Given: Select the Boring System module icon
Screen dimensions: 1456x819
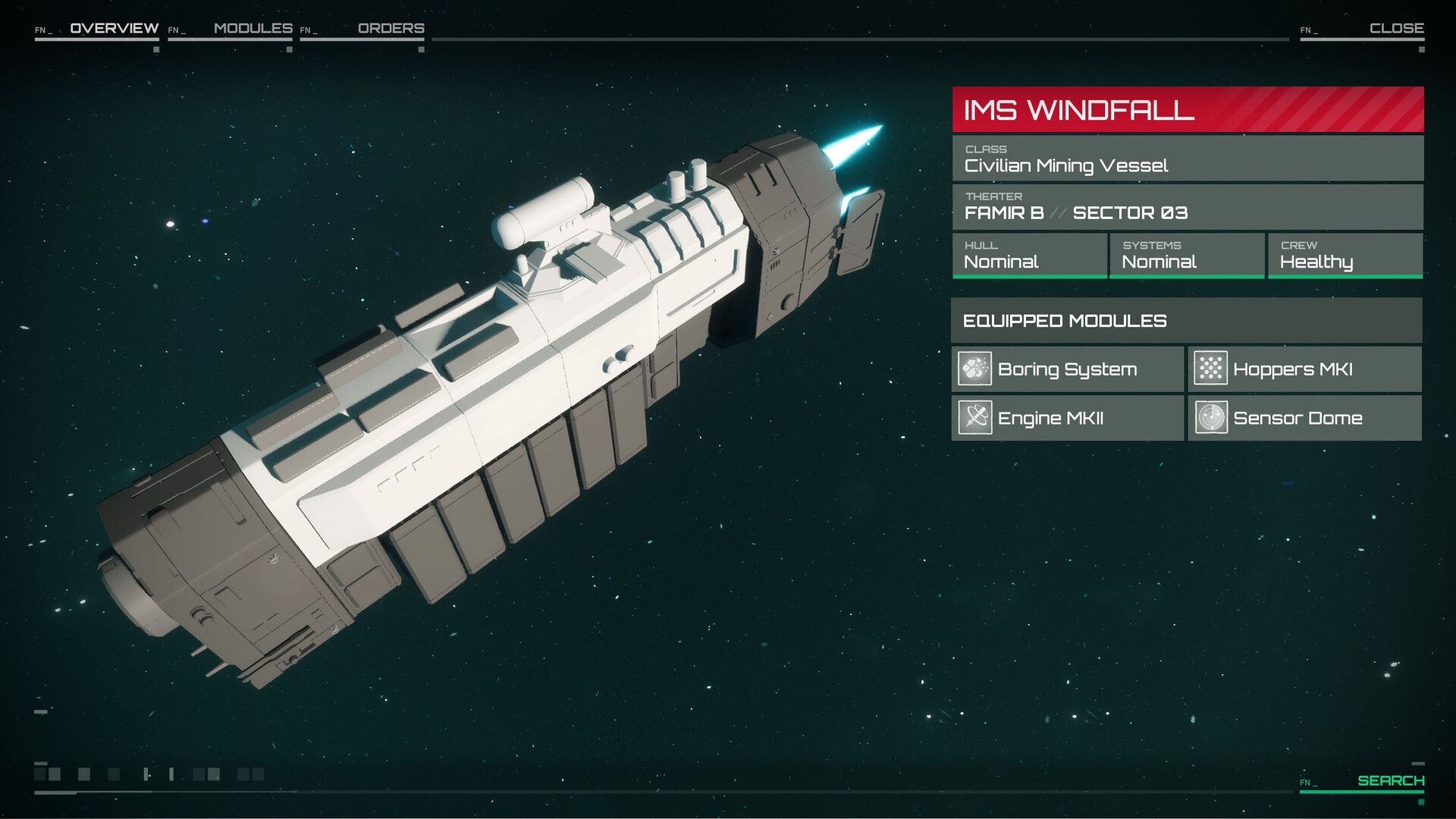Looking at the screenshot, I should tap(975, 369).
